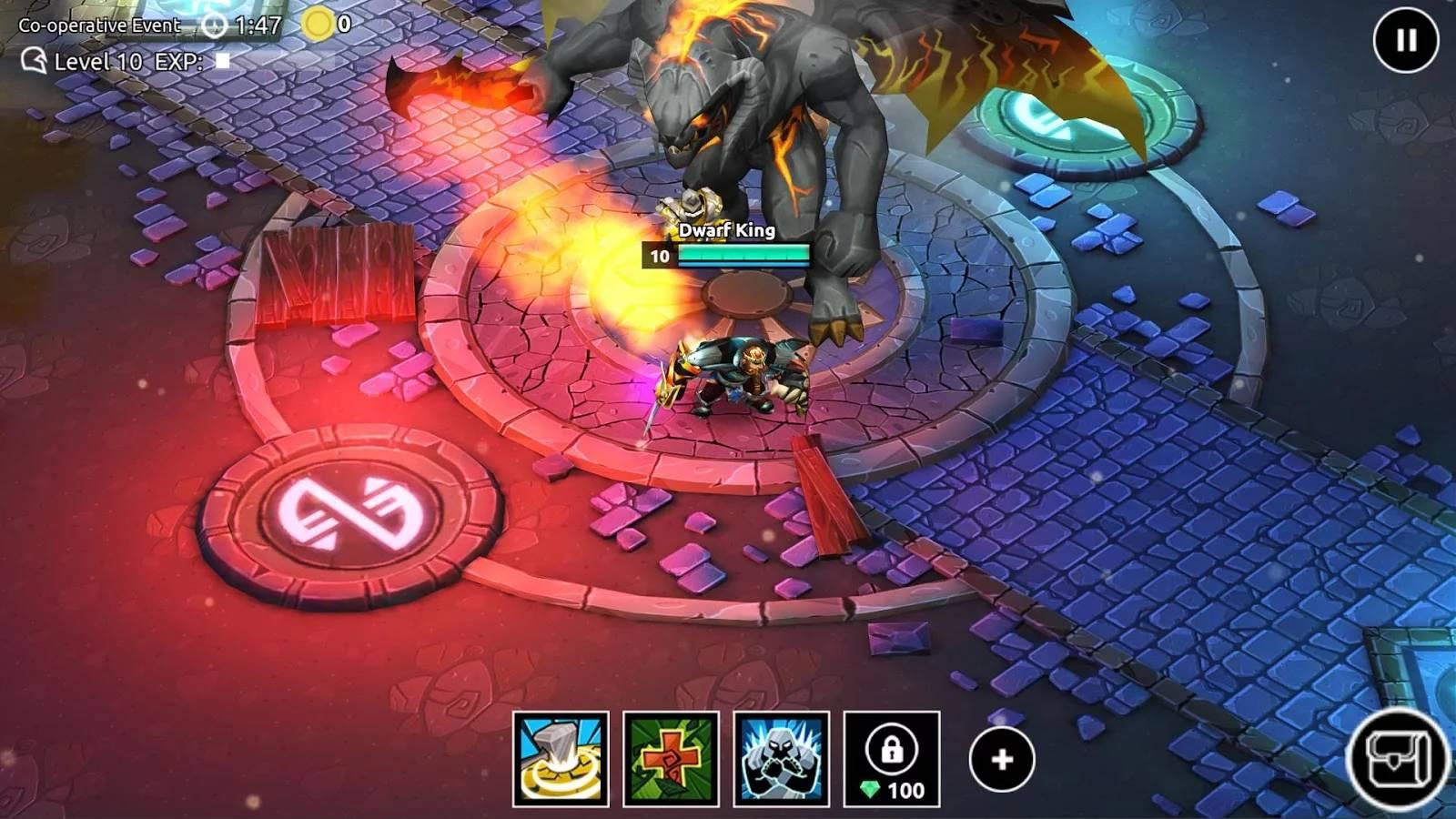Click the helmet icon beside Level 10
The height and width of the screenshot is (819, 1456).
33,63
